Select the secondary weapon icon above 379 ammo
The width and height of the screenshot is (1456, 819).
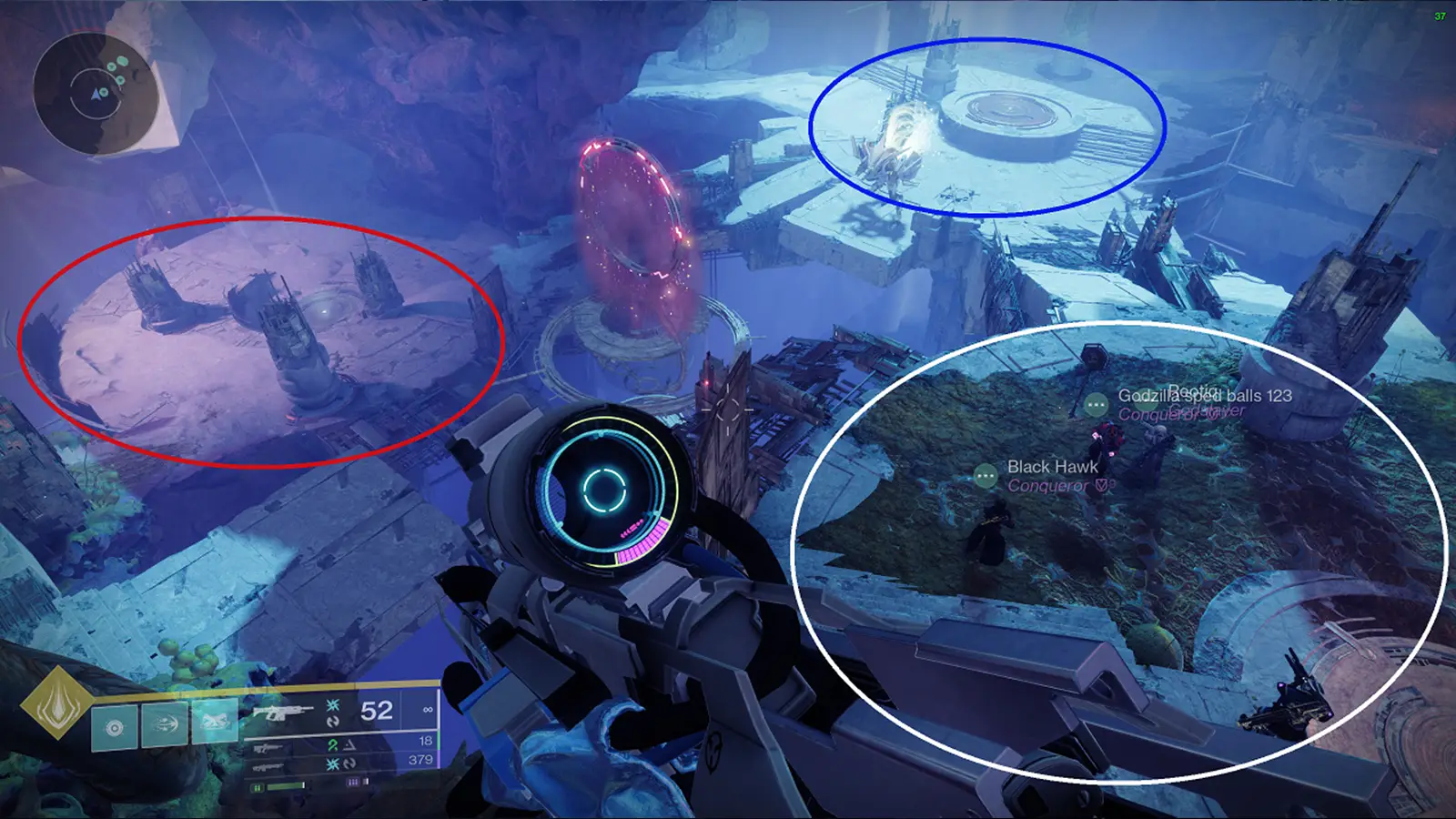click(268, 764)
